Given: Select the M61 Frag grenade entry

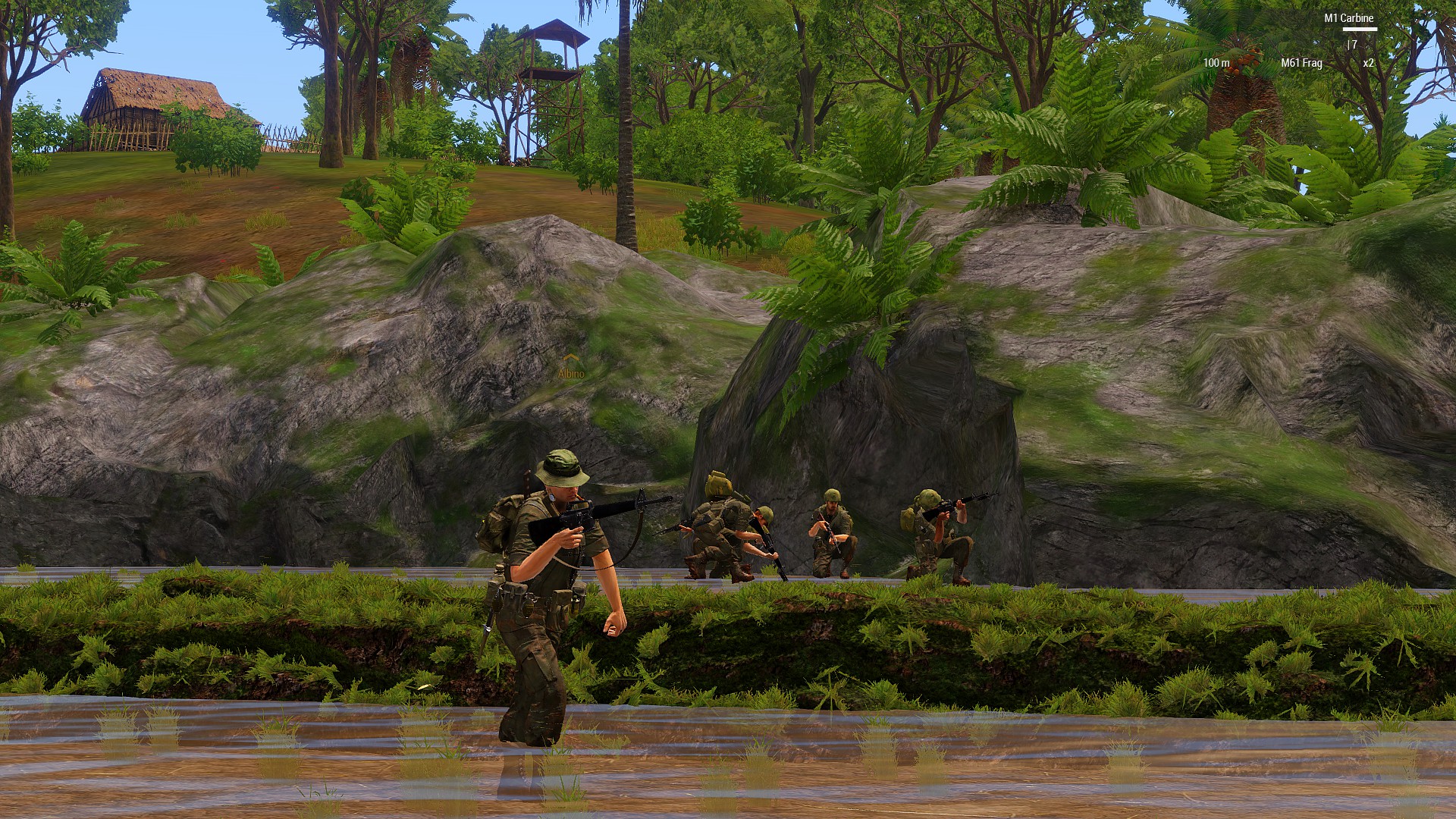Looking at the screenshot, I should click(1301, 63).
